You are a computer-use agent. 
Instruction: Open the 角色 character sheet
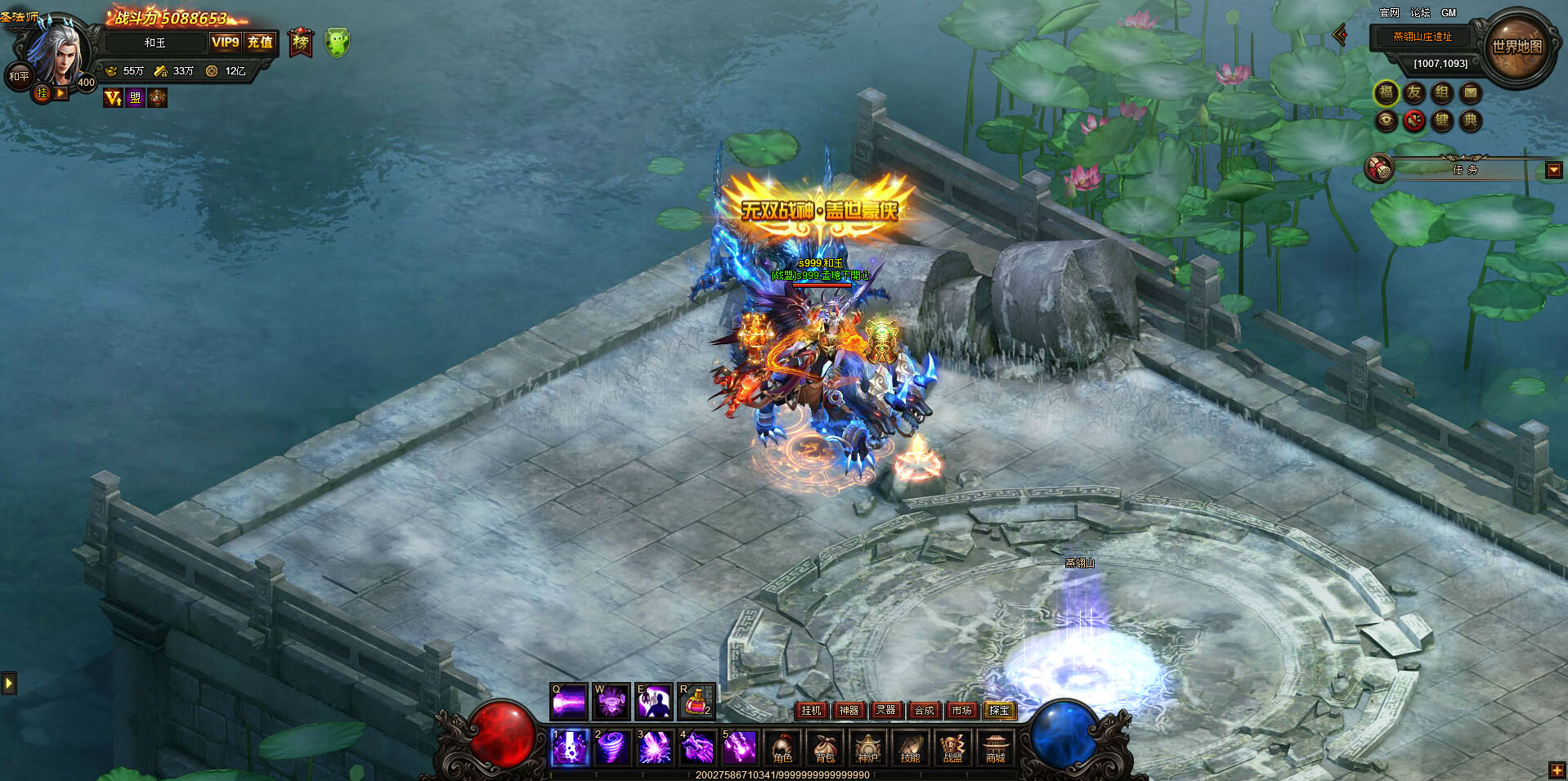(x=782, y=747)
